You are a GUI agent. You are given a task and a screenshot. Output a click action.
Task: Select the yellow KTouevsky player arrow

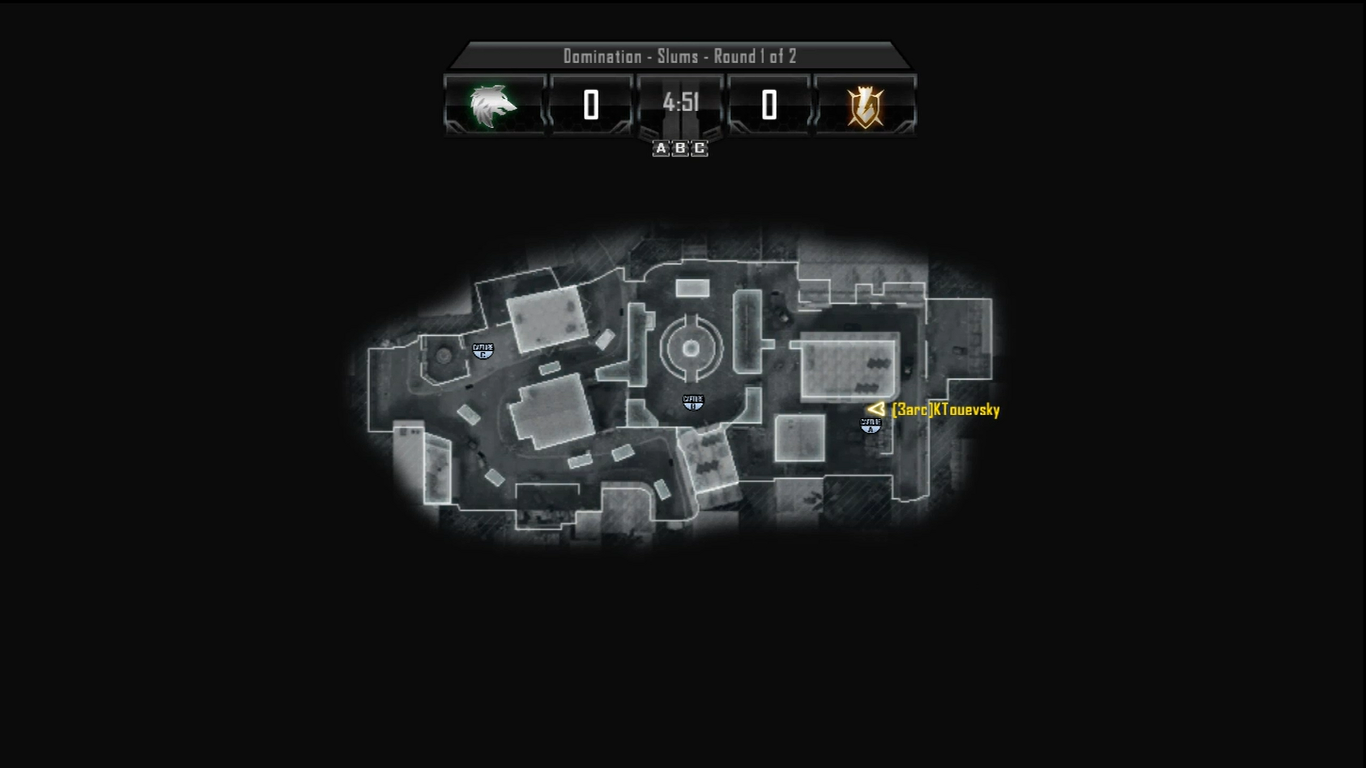click(877, 408)
